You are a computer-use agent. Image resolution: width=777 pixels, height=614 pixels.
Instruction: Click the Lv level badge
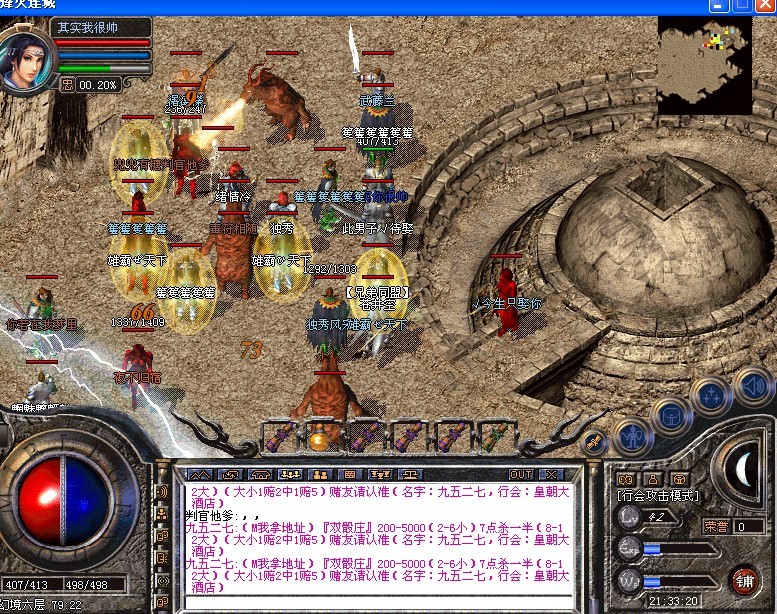click(x=629, y=516)
